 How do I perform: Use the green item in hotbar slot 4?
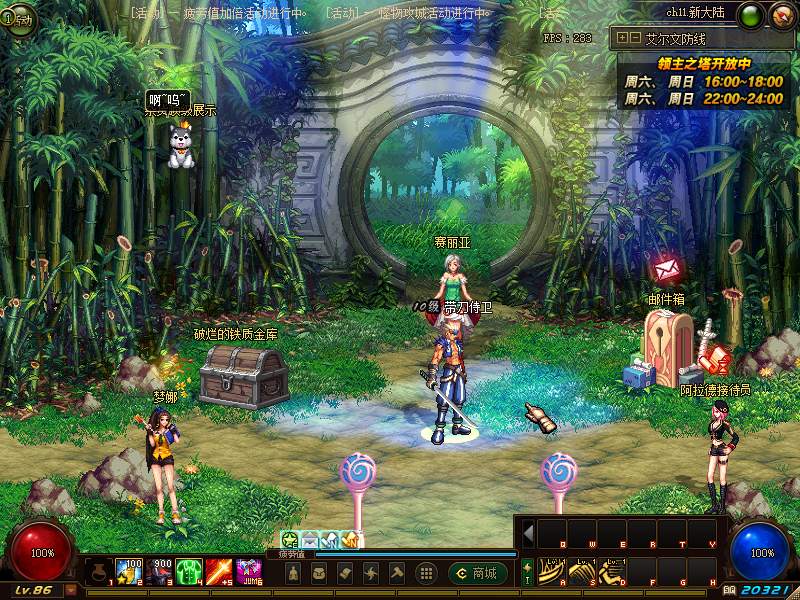tap(189, 572)
